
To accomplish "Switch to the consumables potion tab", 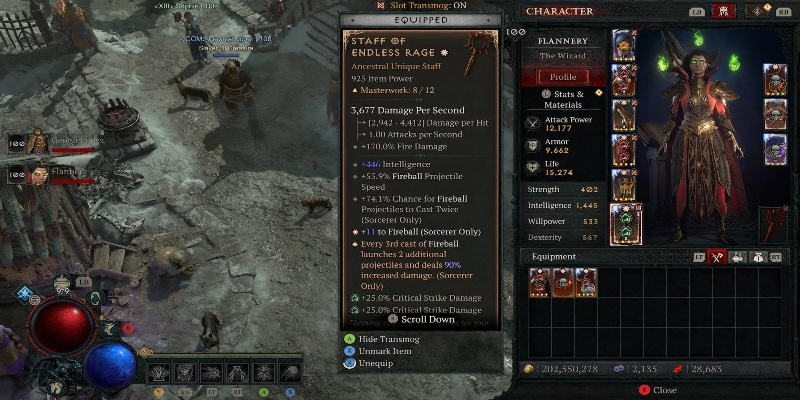I will pyautogui.click(x=736, y=257).
